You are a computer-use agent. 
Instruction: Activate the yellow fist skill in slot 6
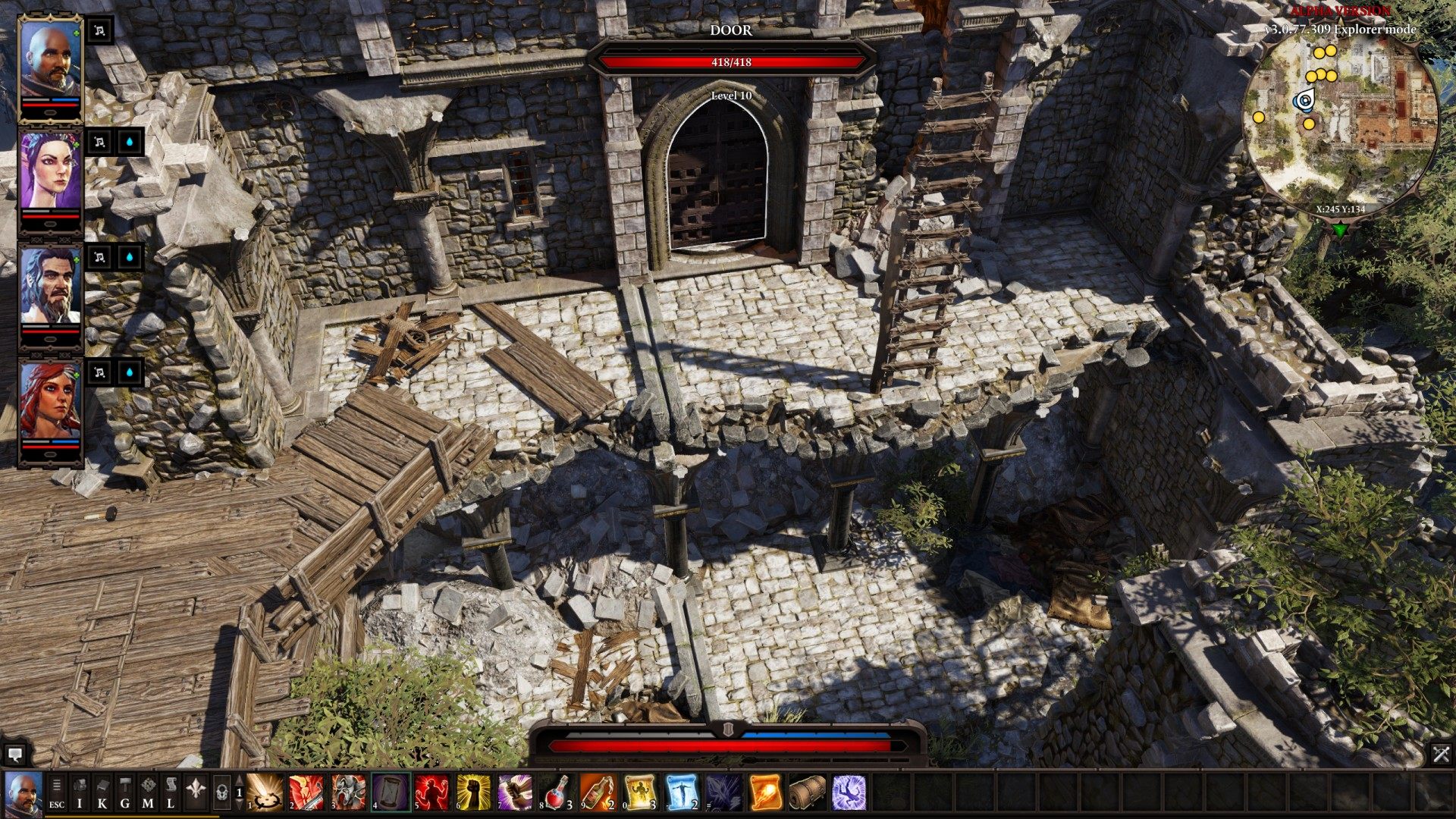tap(474, 792)
